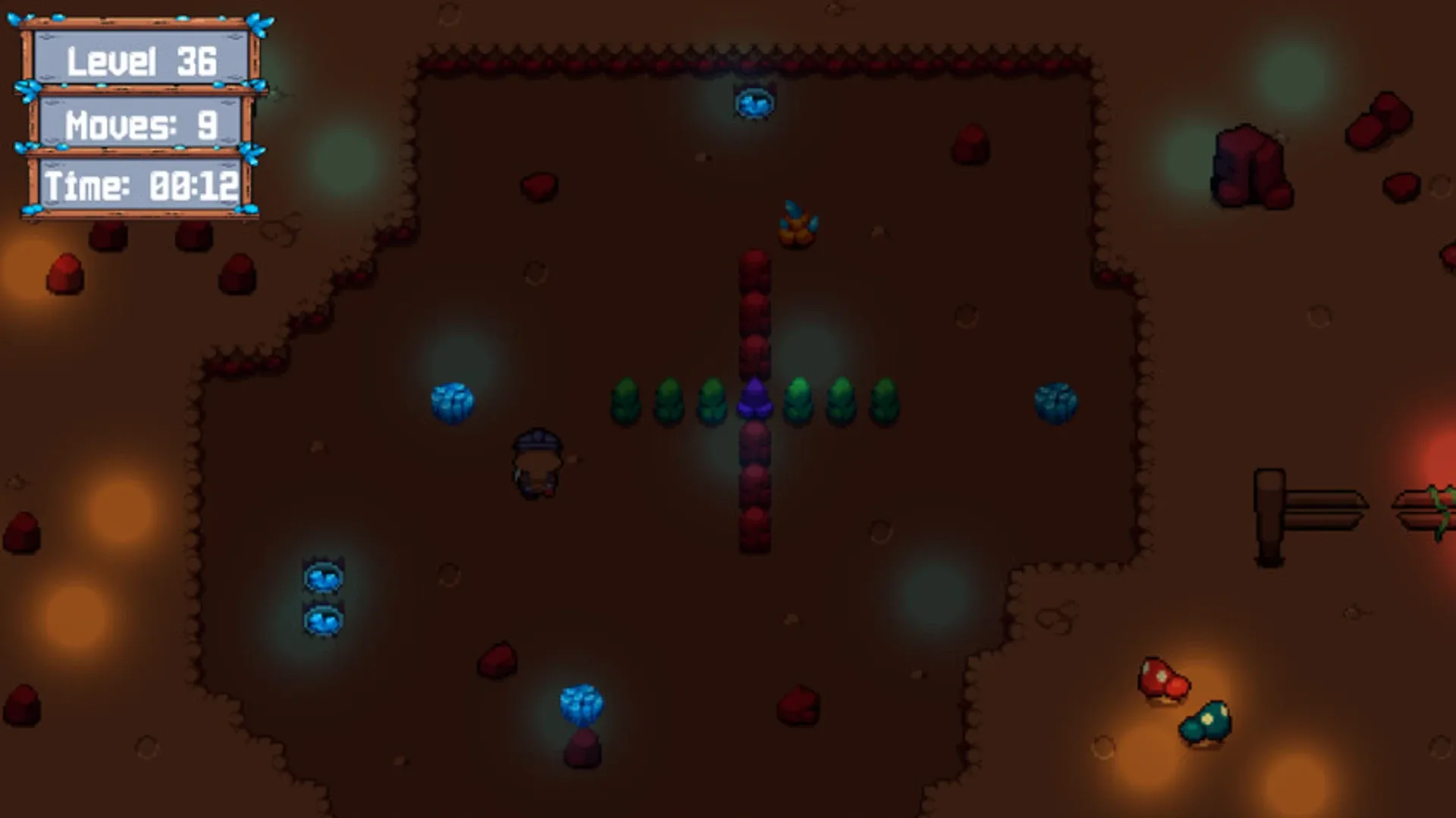Toggle the upper glowing water puddle on the left
The width and height of the screenshot is (1456, 818).
(325, 578)
